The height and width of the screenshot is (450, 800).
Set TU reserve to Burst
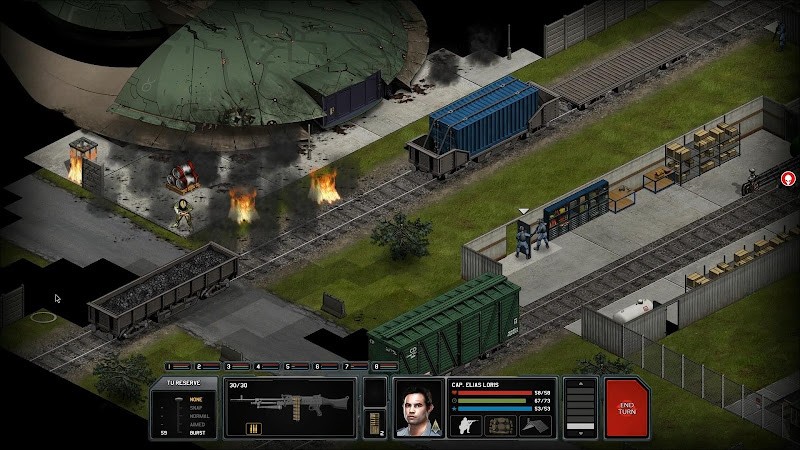(196, 432)
